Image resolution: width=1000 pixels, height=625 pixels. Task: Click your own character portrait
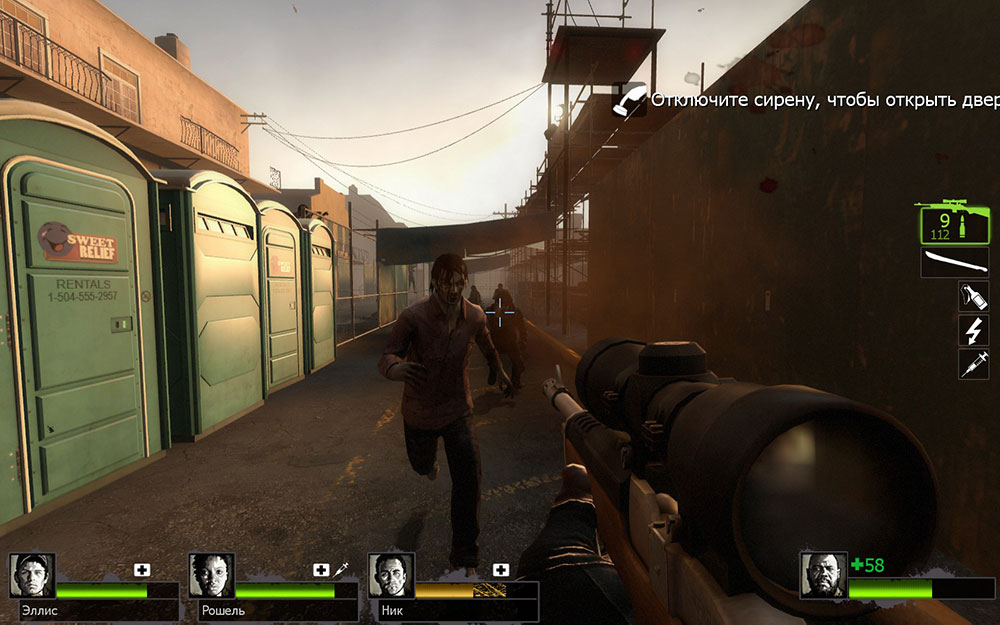(x=823, y=576)
